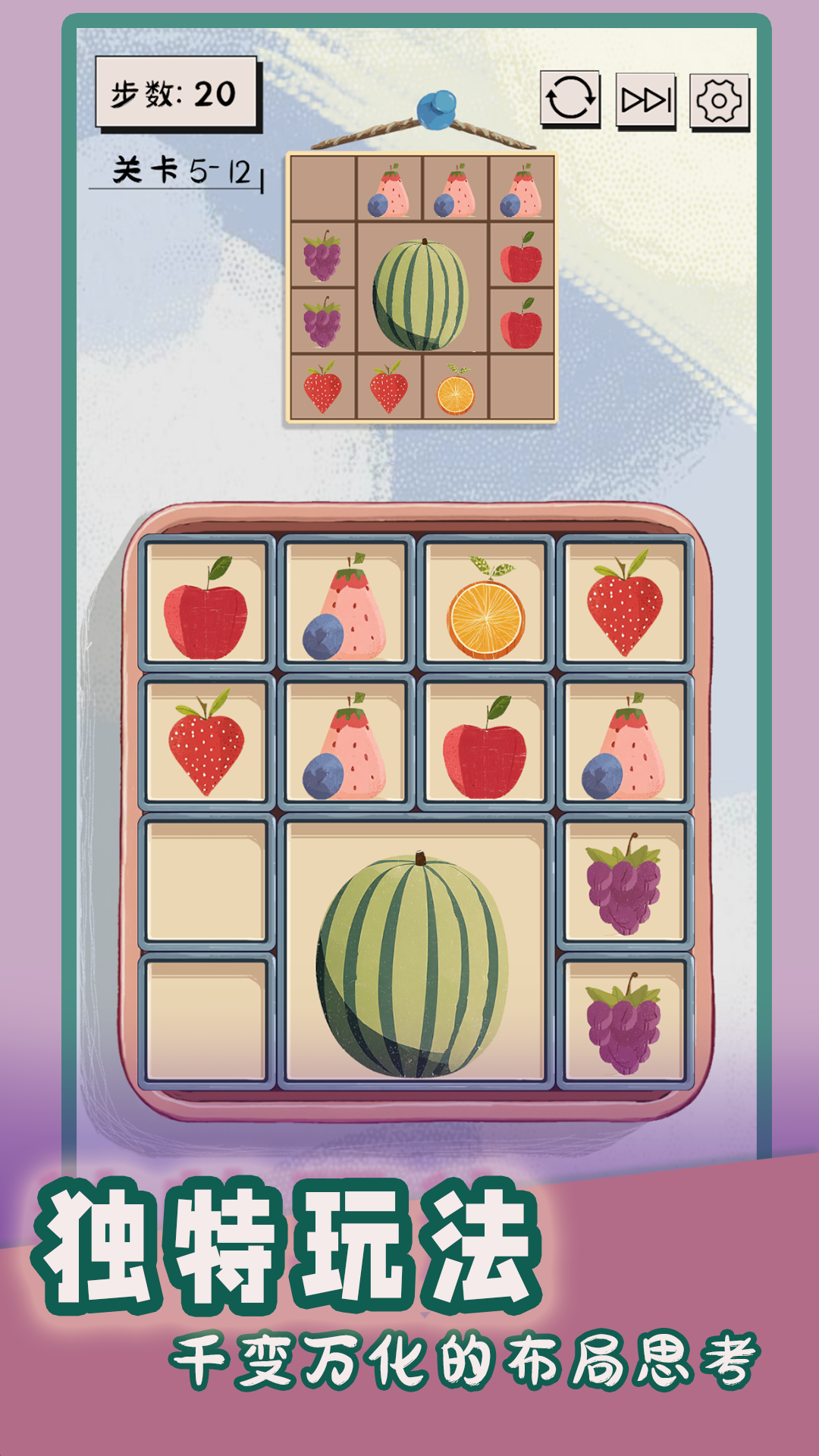The height and width of the screenshot is (1456, 819).
Task: Choose the grape tile directly beneath a pear
Action: 624,882
